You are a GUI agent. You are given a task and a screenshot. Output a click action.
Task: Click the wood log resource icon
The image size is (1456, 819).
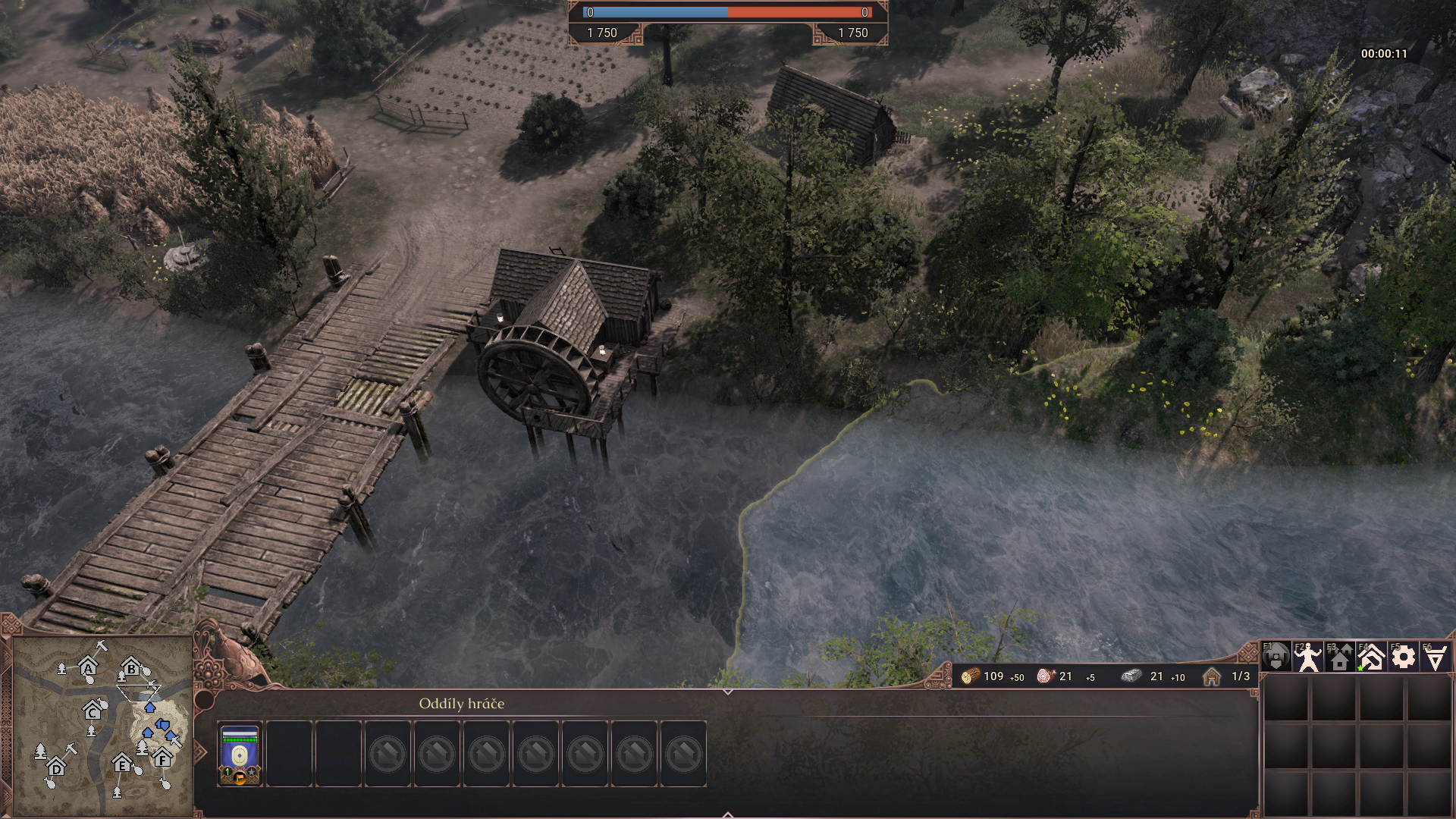pos(970,676)
